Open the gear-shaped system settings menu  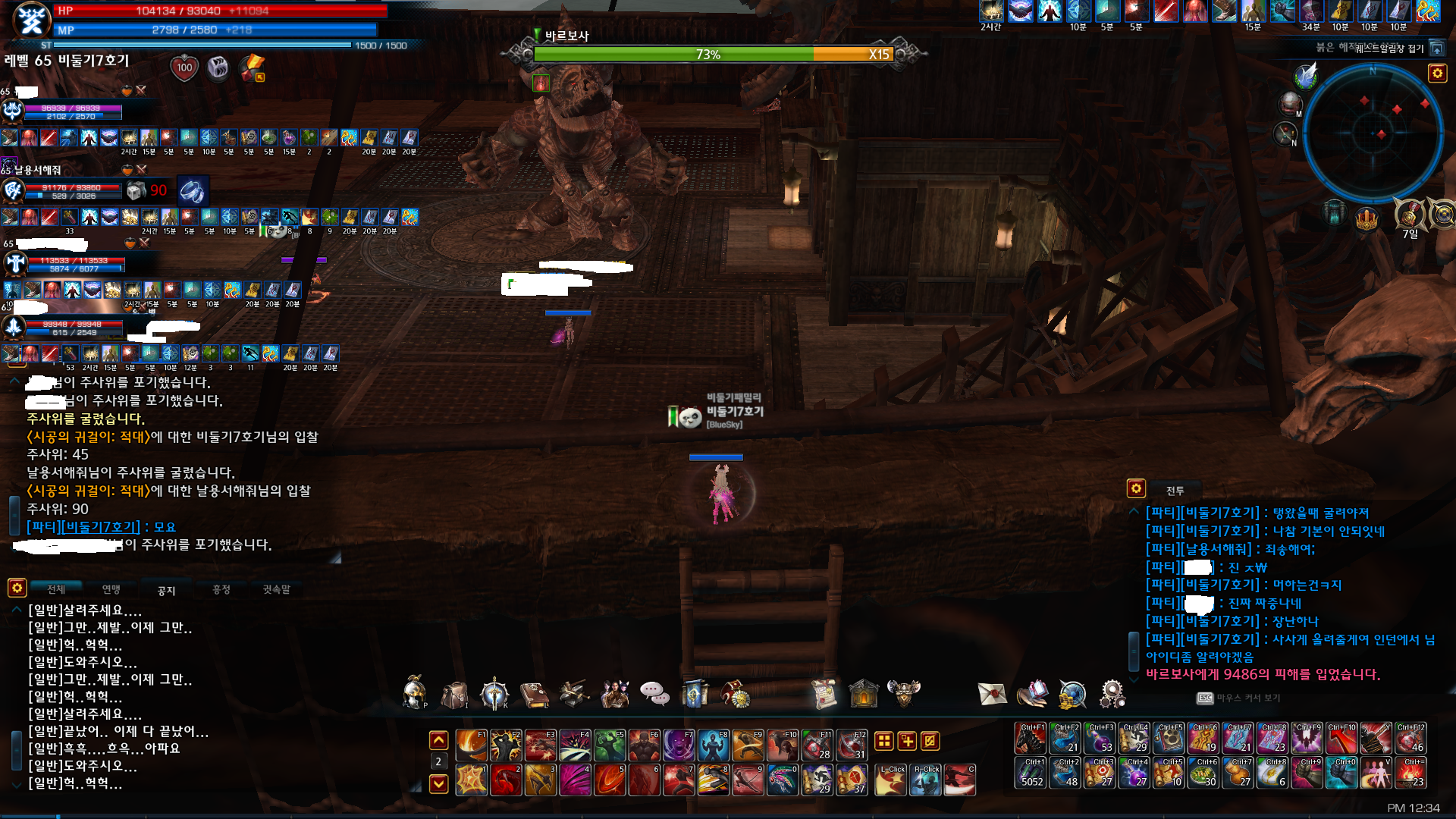(x=1112, y=693)
